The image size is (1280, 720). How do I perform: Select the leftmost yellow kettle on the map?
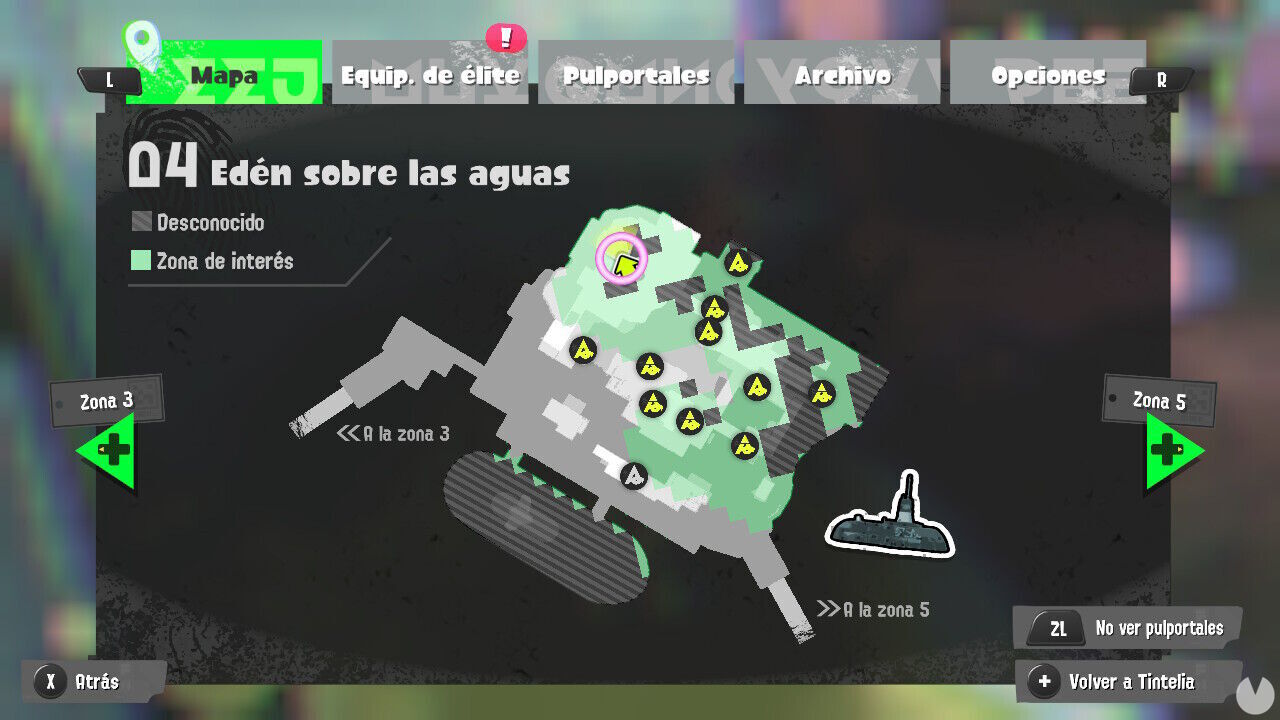[x=583, y=352]
